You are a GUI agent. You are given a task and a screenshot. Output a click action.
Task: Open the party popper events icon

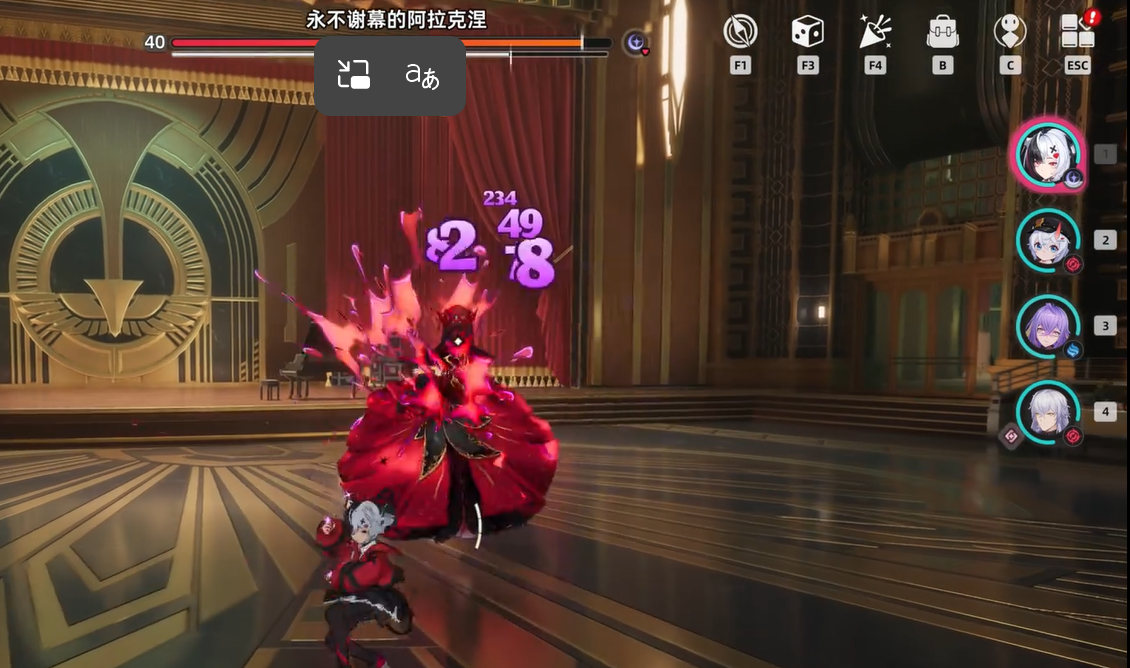[x=875, y=32]
